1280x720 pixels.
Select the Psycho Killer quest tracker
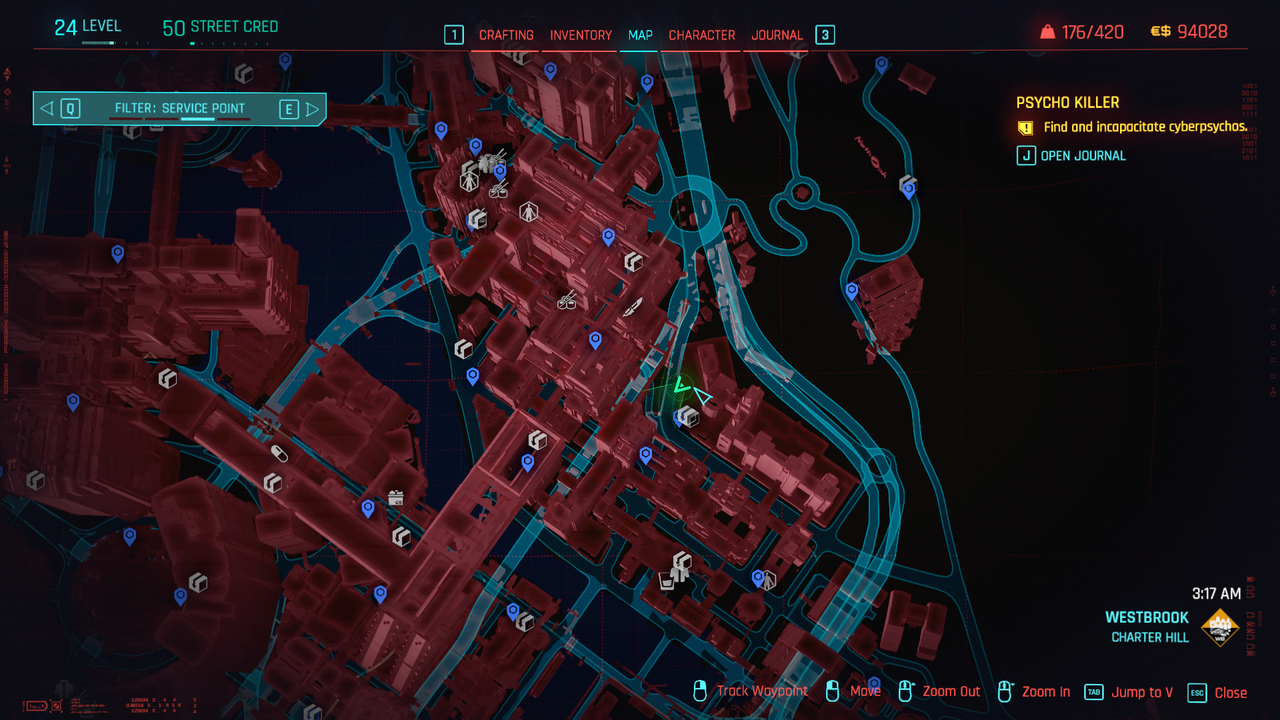[1067, 102]
